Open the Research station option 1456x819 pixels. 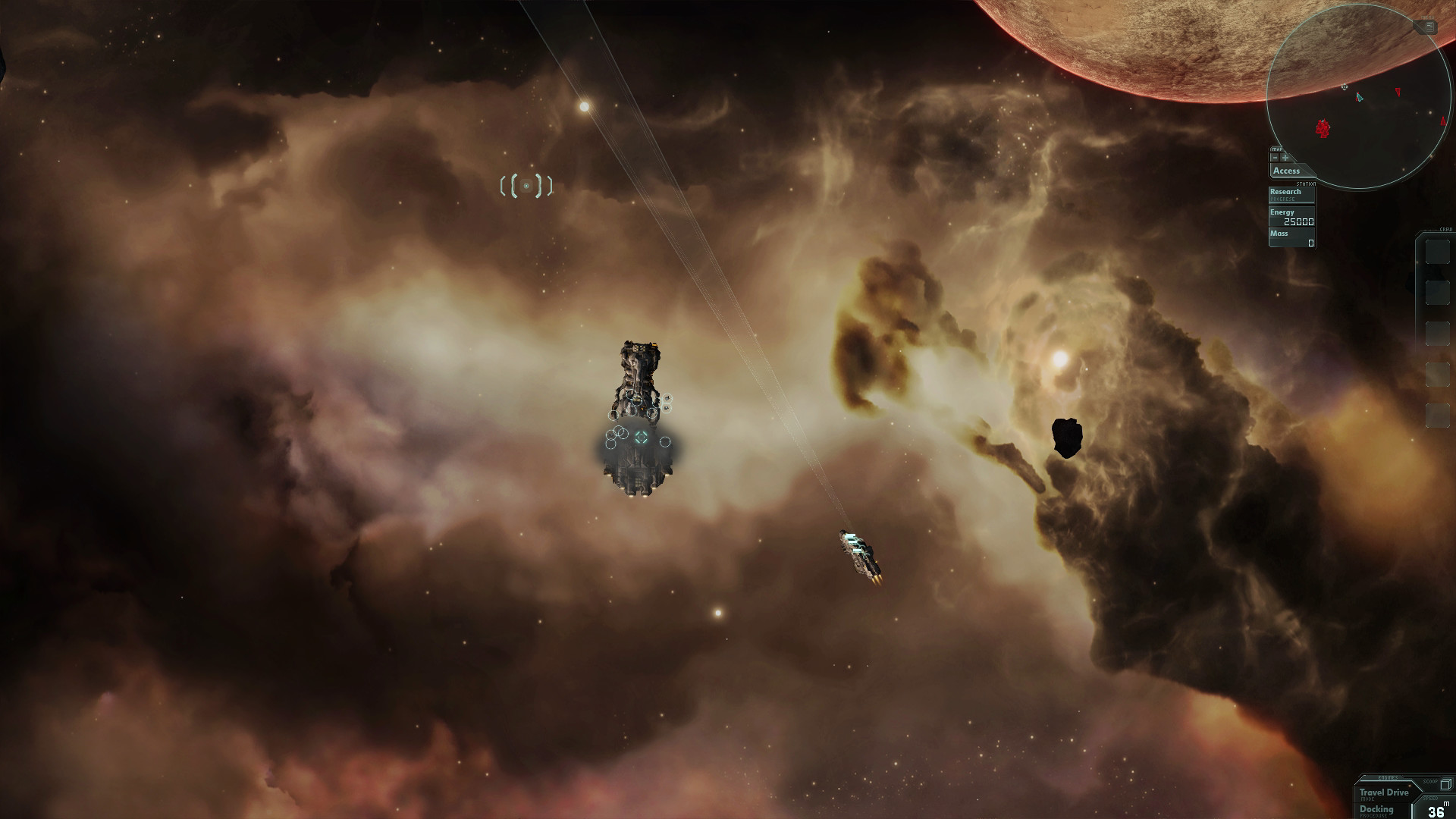(1285, 191)
